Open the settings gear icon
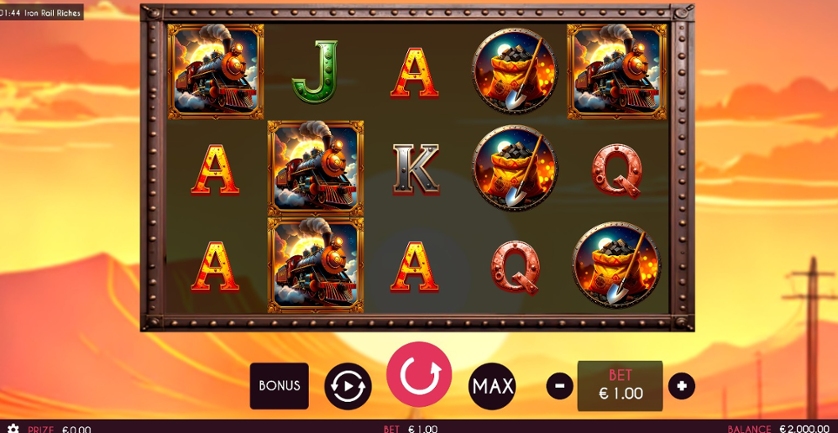The height and width of the screenshot is (433, 838). (x=13, y=428)
